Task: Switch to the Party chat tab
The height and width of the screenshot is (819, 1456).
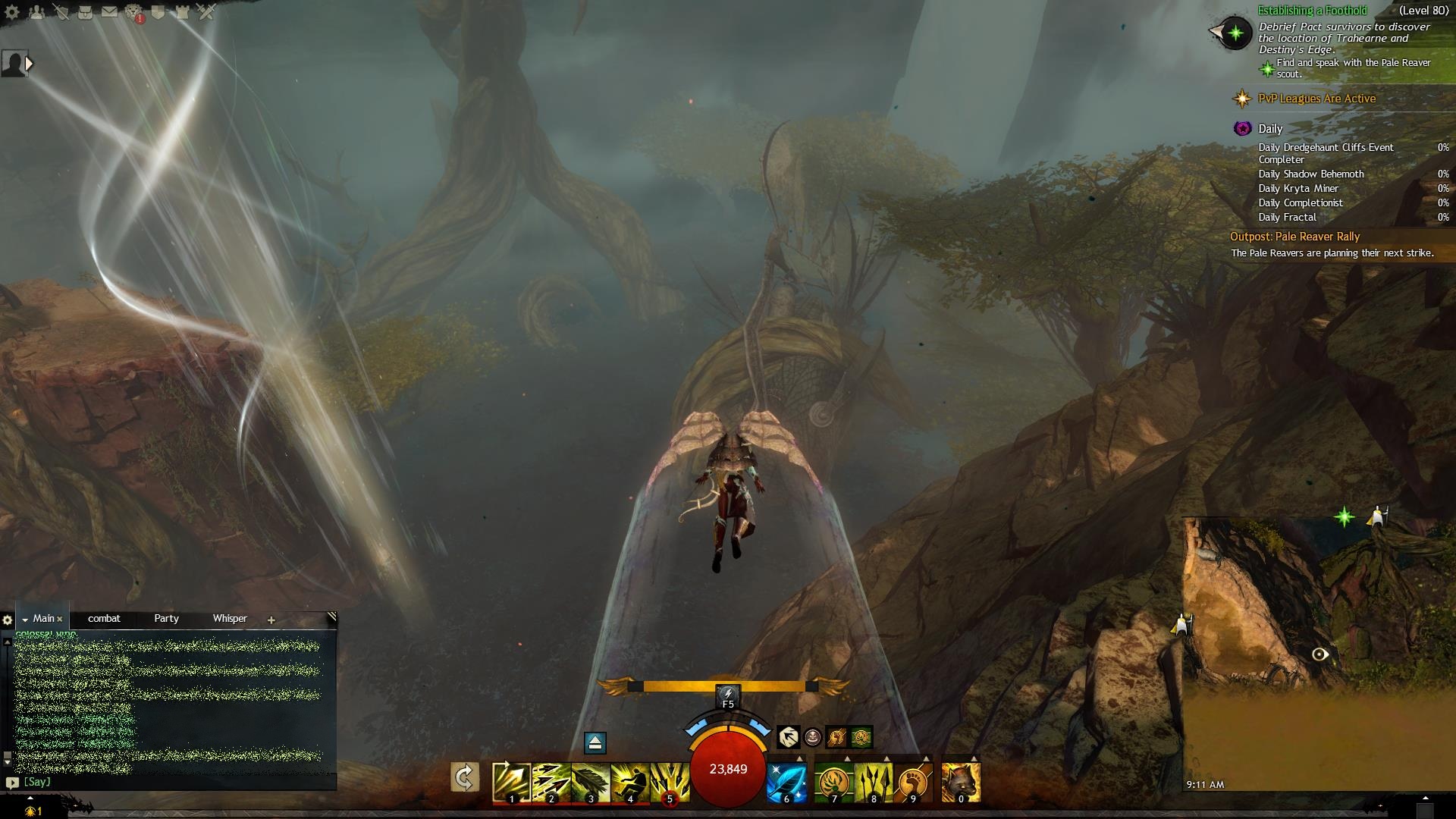Action: click(x=166, y=619)
